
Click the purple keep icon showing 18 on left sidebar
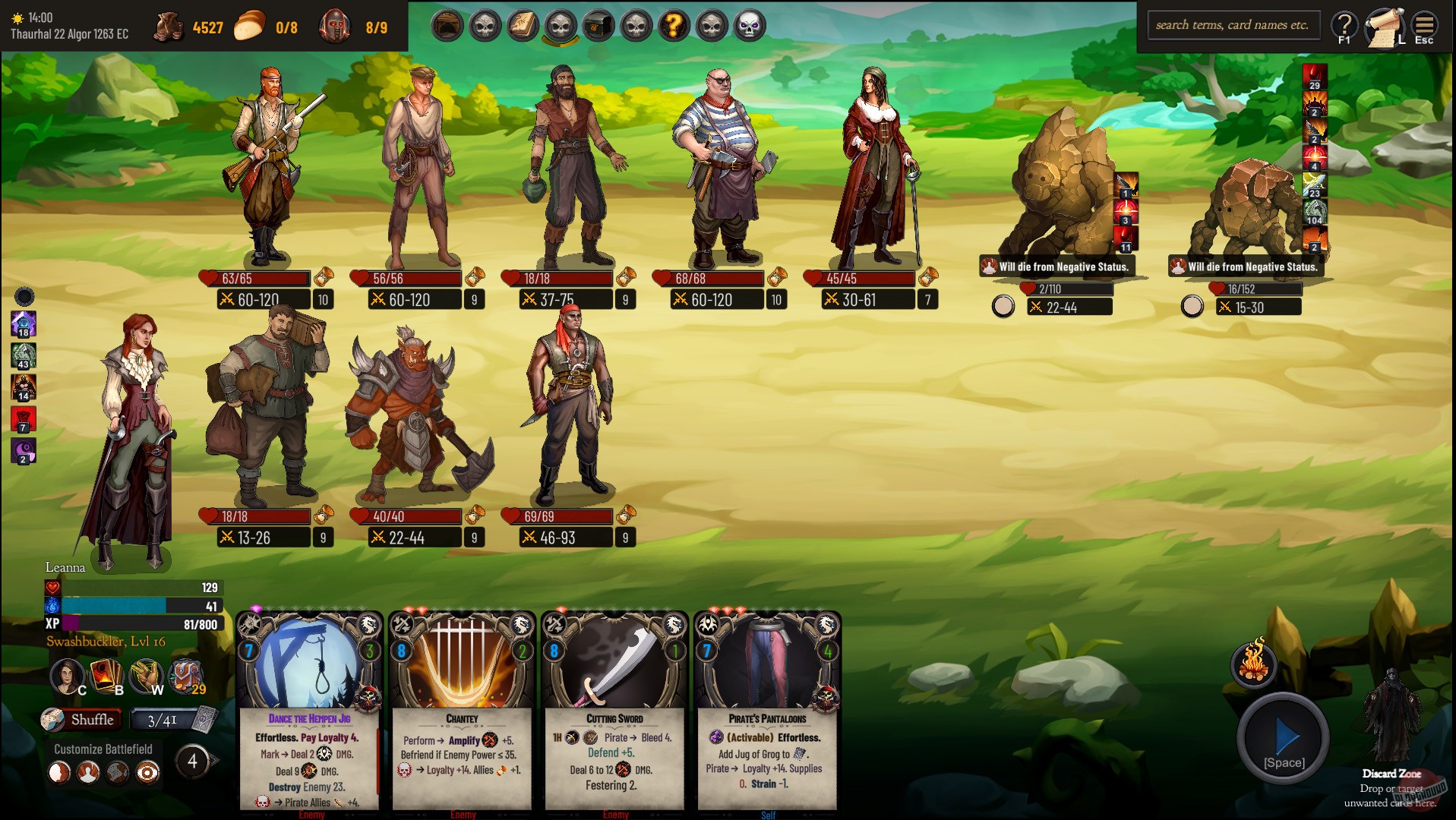[x=24, y=323]
